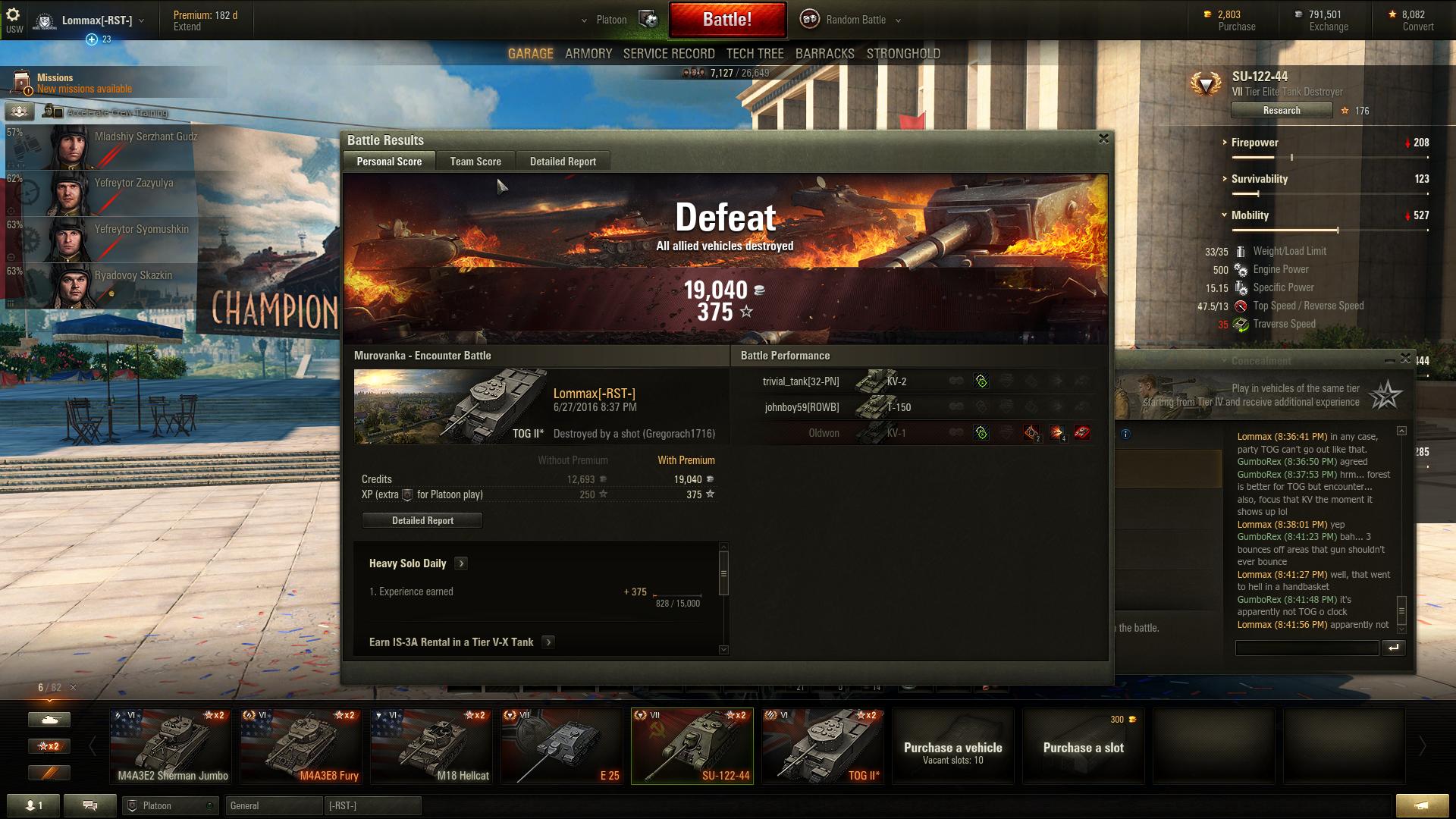
Task: Click Purchase a vehicle slot
Action: click(x=952, y=746)
